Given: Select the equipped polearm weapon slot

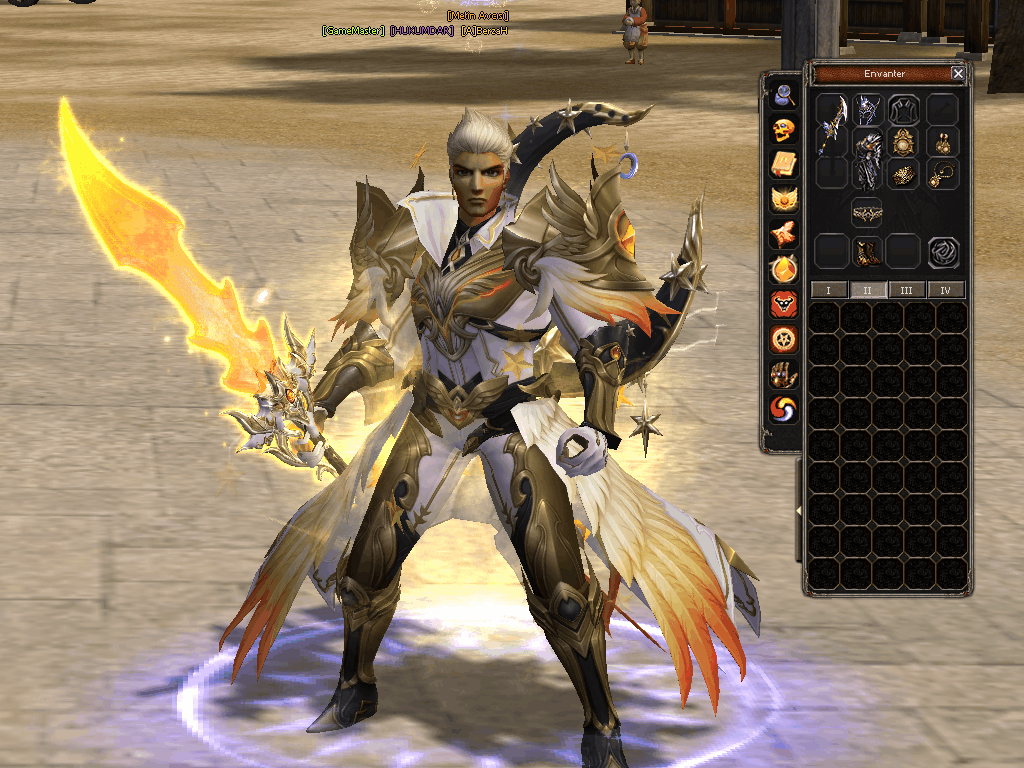Looking at the screenshot, I should click(x=832, y=130).
